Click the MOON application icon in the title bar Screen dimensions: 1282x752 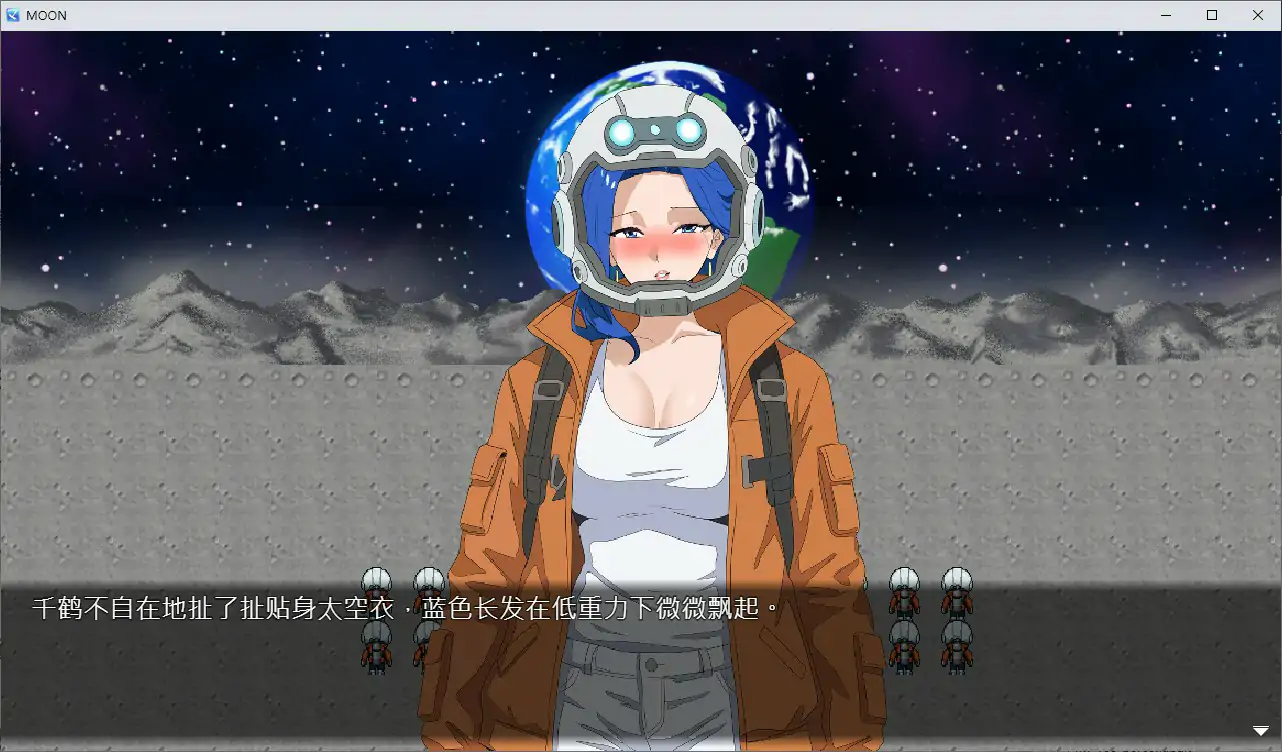click(x=14, y=15)
